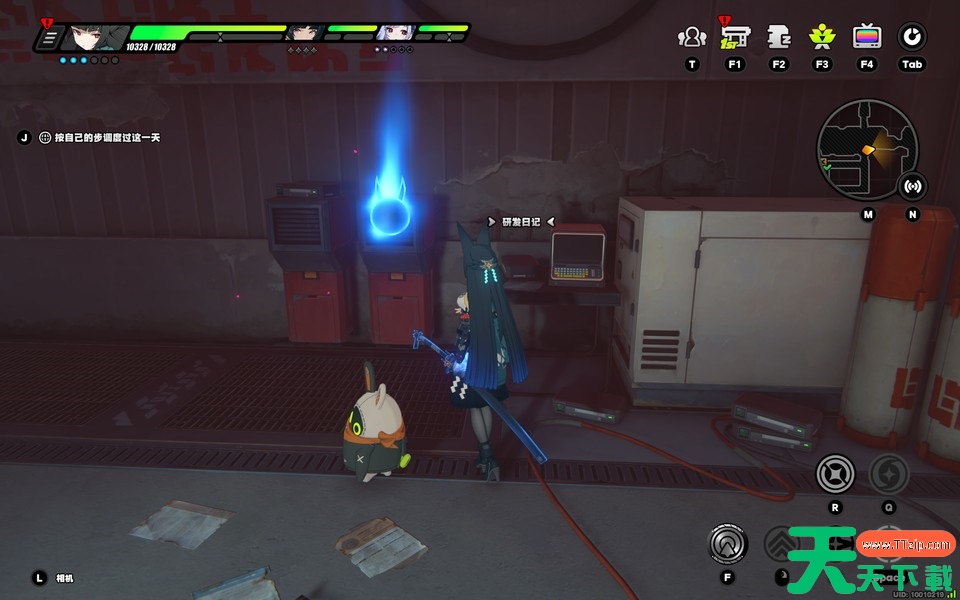The image size is (960, 600).
Task: Activate the swirl star ultimate button
Action: (888, 472)
